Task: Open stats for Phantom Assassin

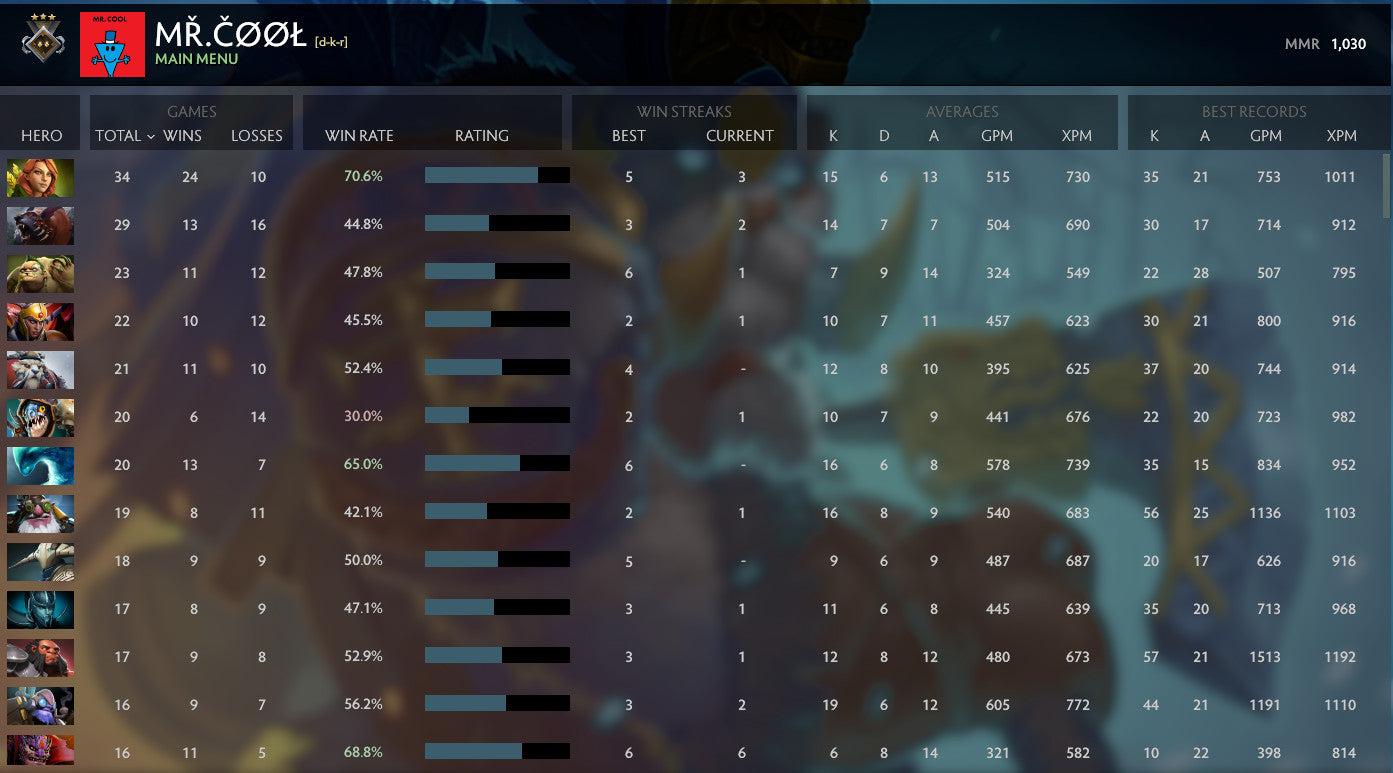Action: point(40,609)
